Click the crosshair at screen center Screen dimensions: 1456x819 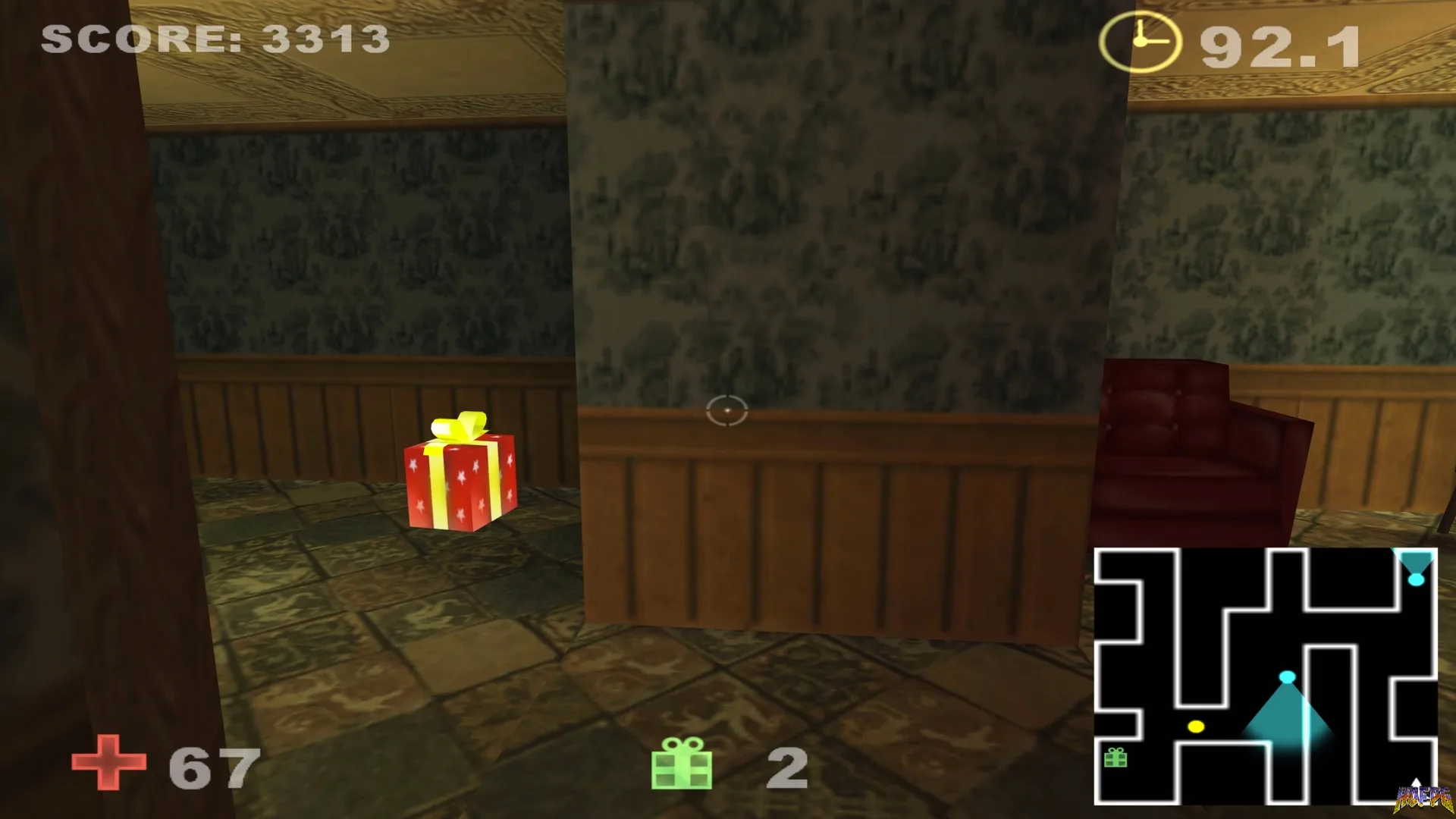[729, 409]
